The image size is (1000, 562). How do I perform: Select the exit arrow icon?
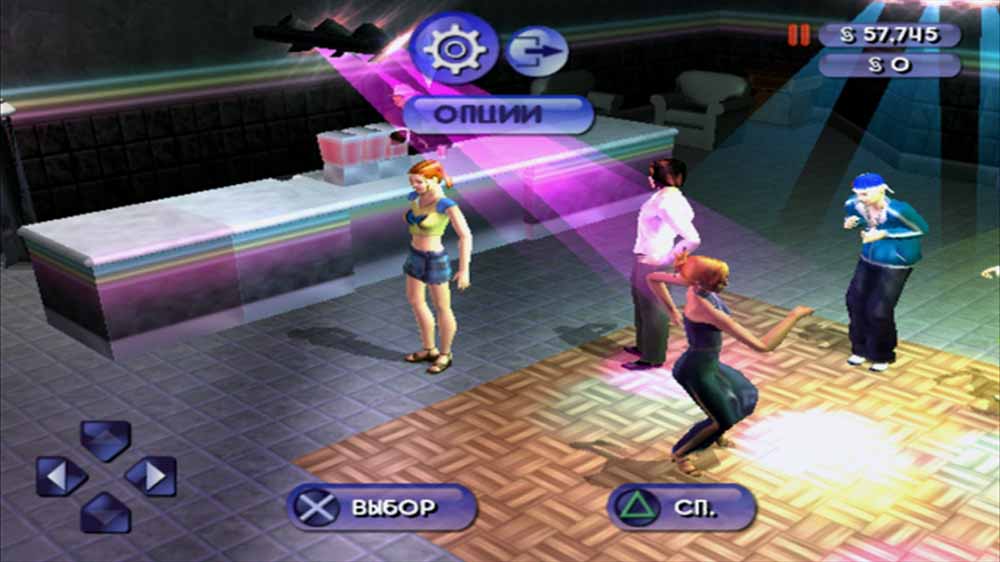click(536, 51)
